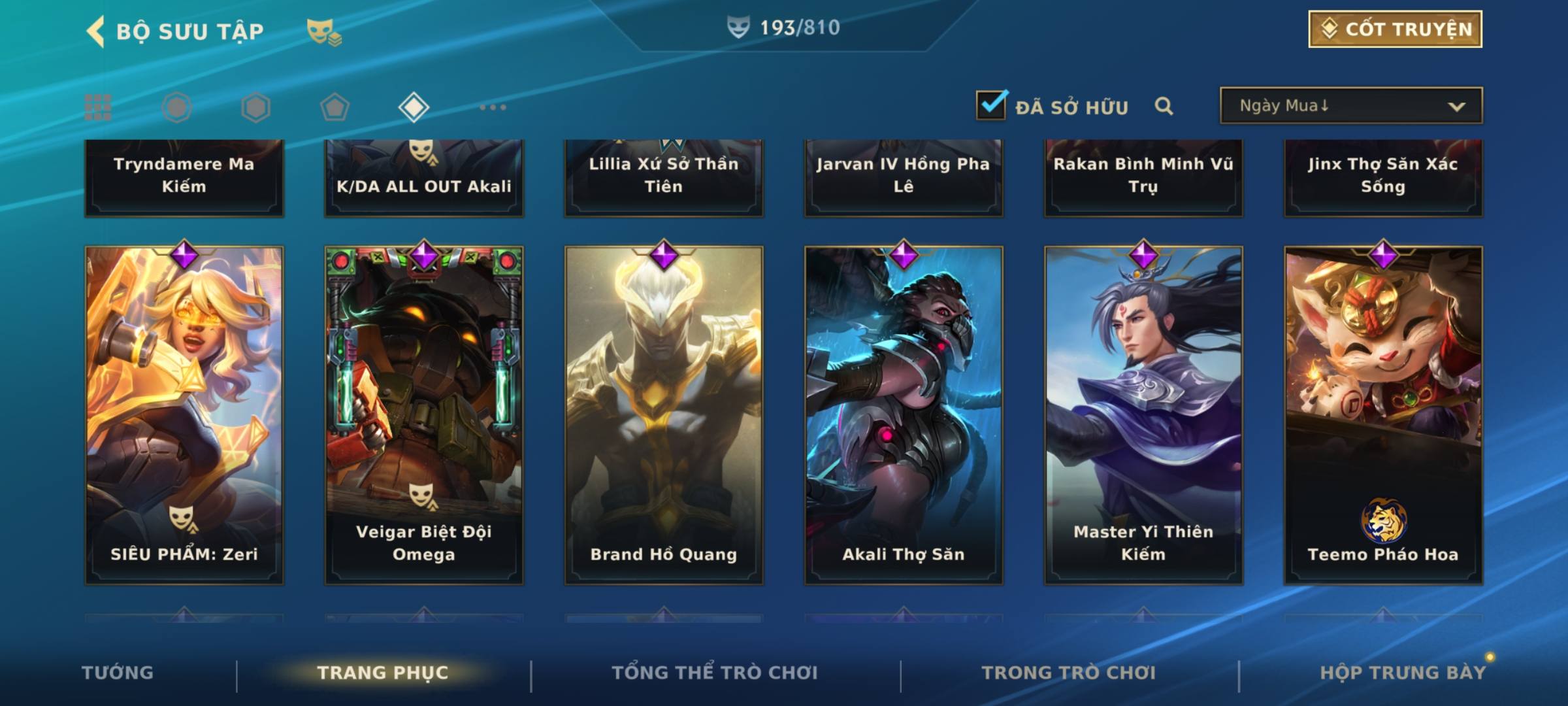Go to the Hộp Trưng Bày tab
The height and width of the screenshot is (706, 1568).
coord(1403,673)
